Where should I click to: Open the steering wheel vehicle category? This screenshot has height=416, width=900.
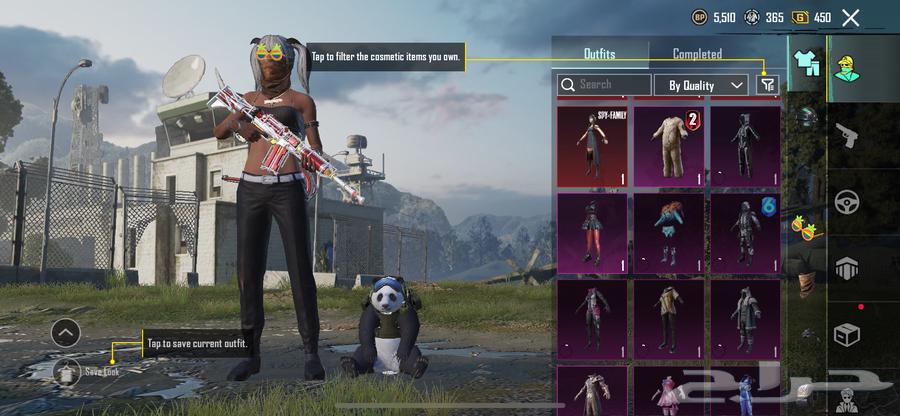[846, 202]
